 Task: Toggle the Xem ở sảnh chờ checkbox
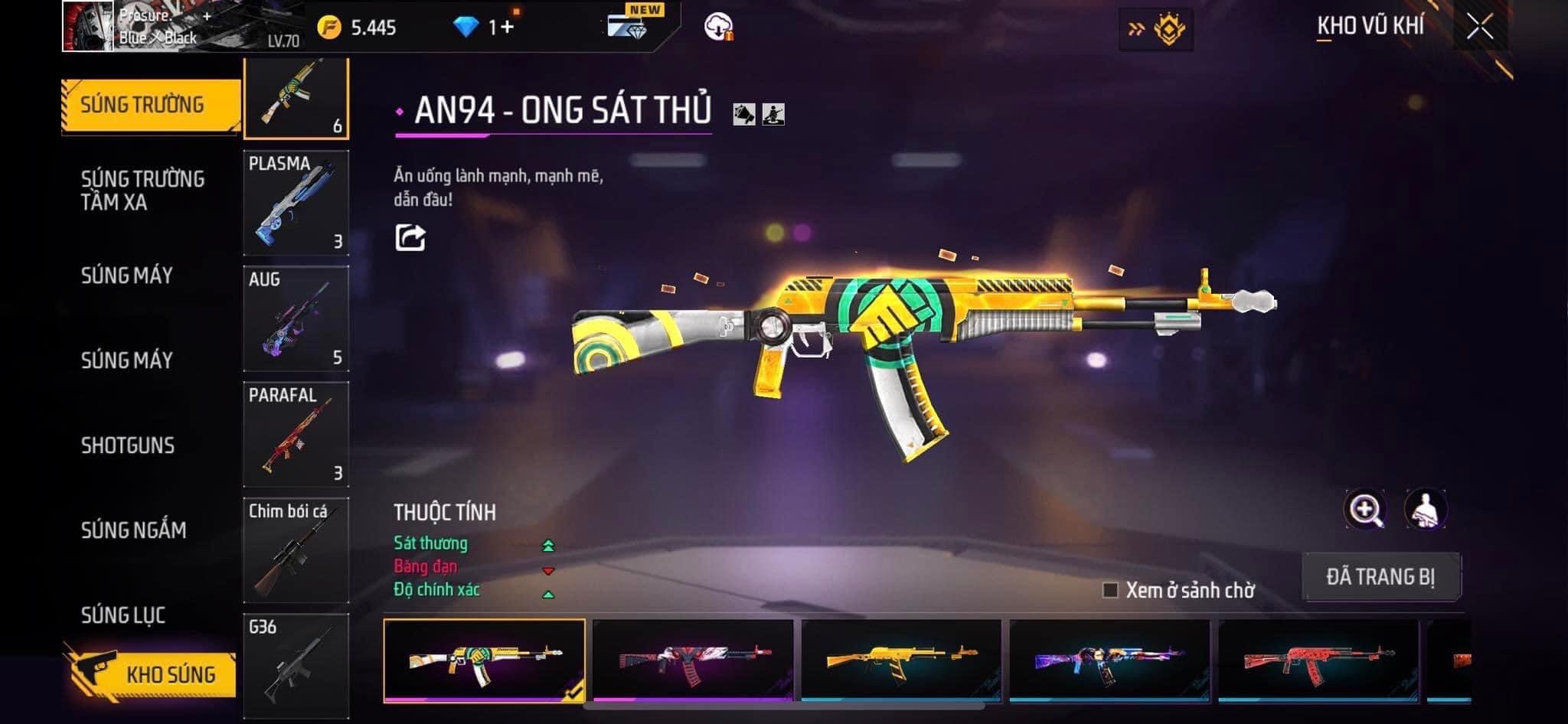[x=1110, y=590]
